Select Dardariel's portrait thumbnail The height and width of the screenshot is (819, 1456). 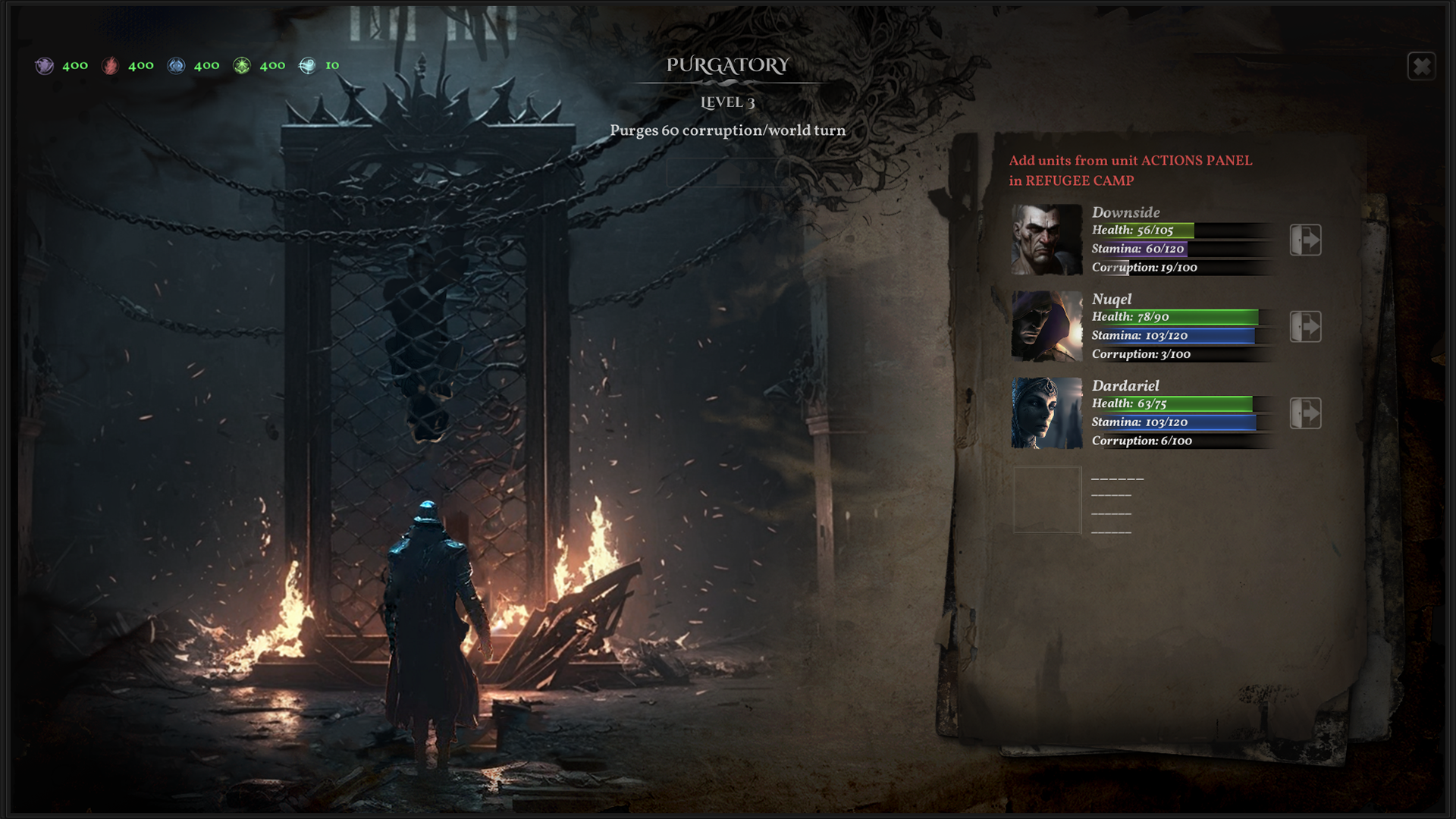[x=1046, y=413]
